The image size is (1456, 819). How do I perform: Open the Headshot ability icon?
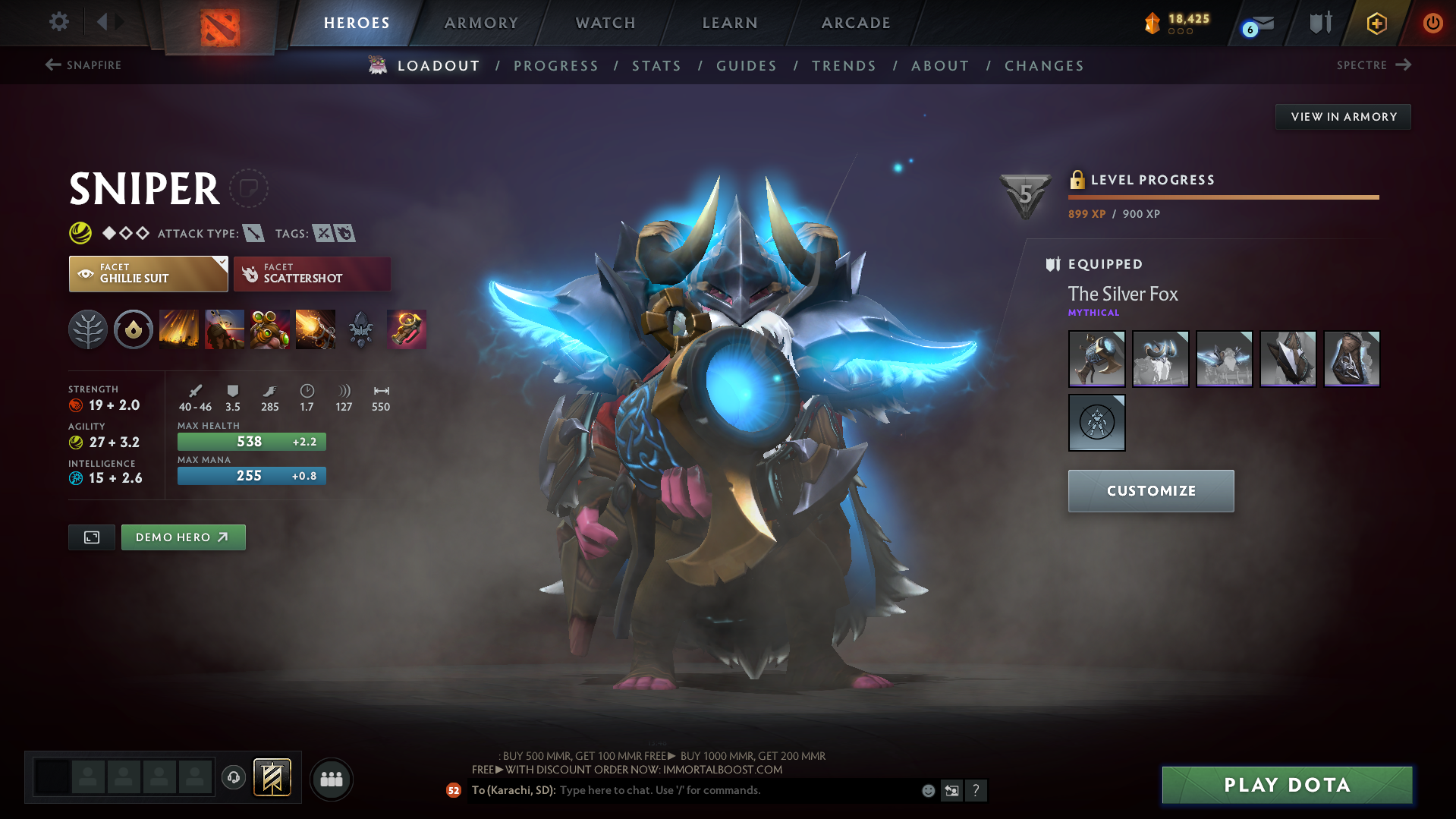tap(225, 329)
